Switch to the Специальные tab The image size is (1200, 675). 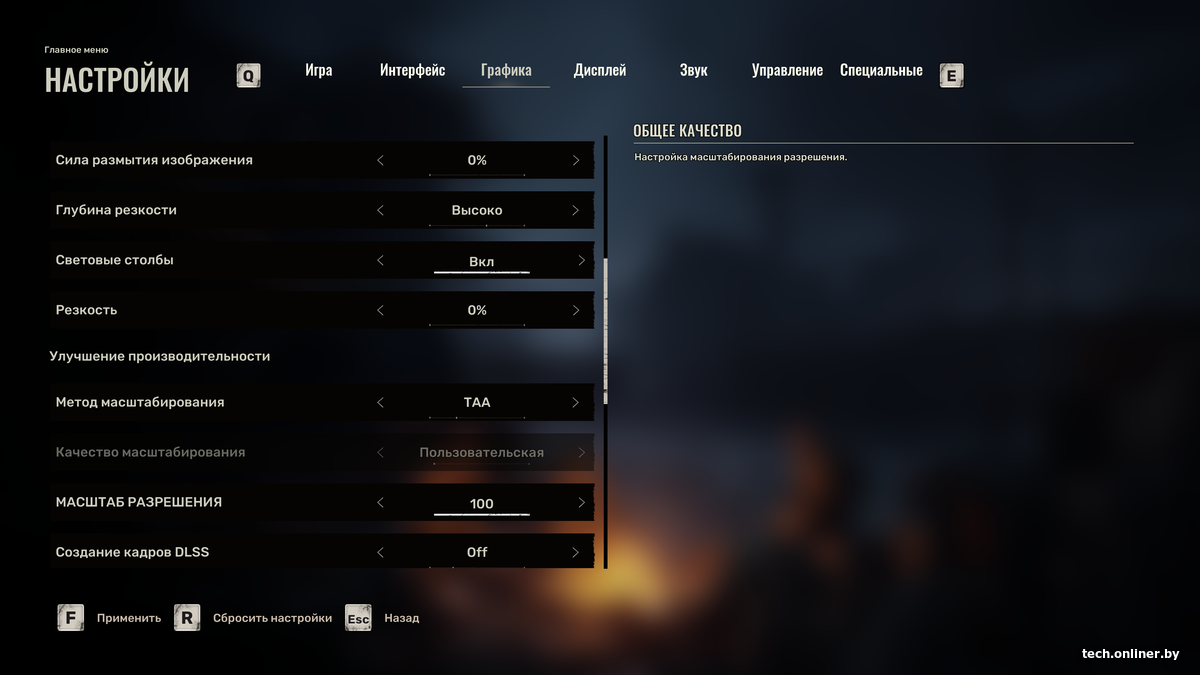pyautogui.click(x=881, y=71)
